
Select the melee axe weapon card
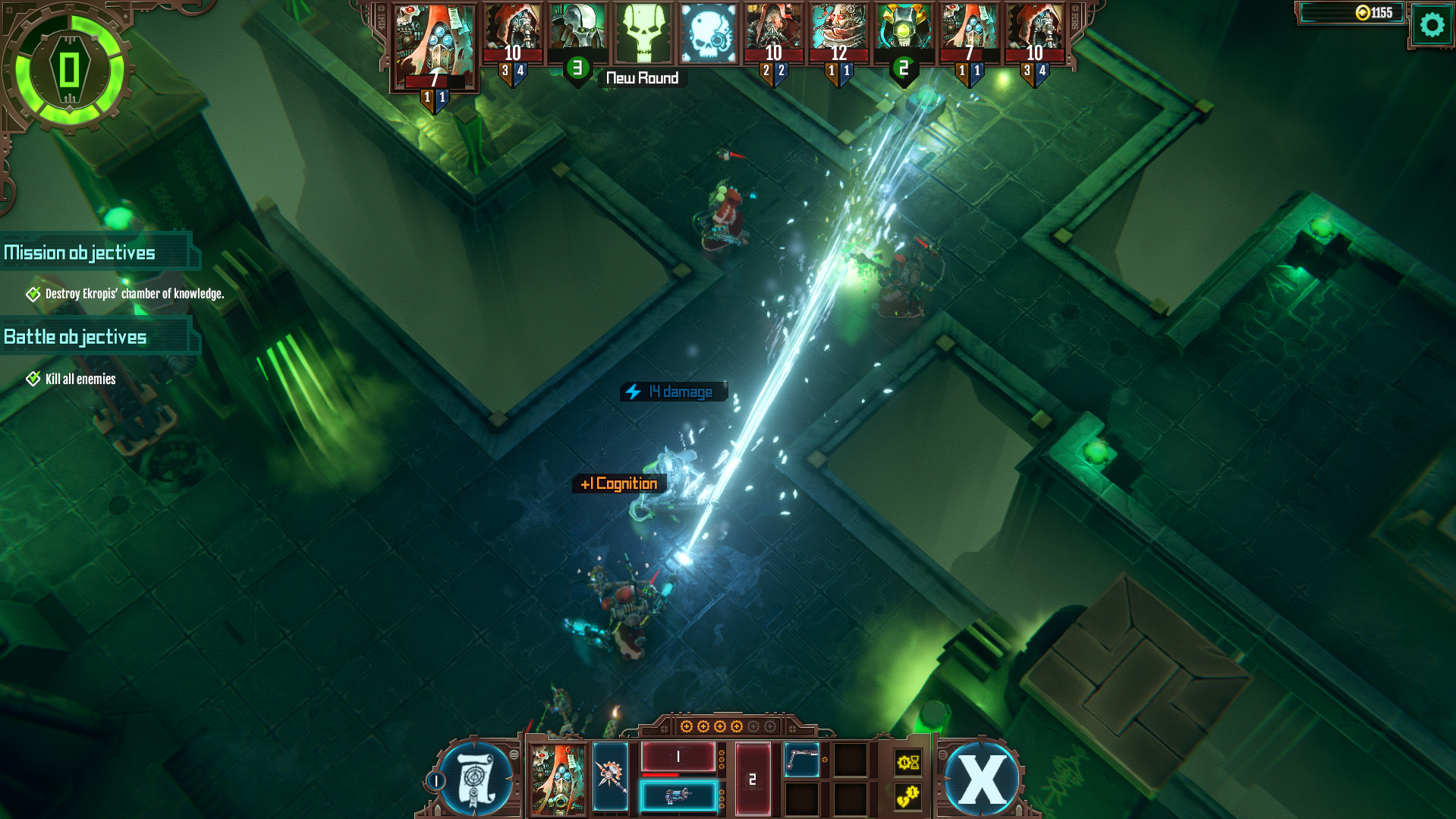611,776
